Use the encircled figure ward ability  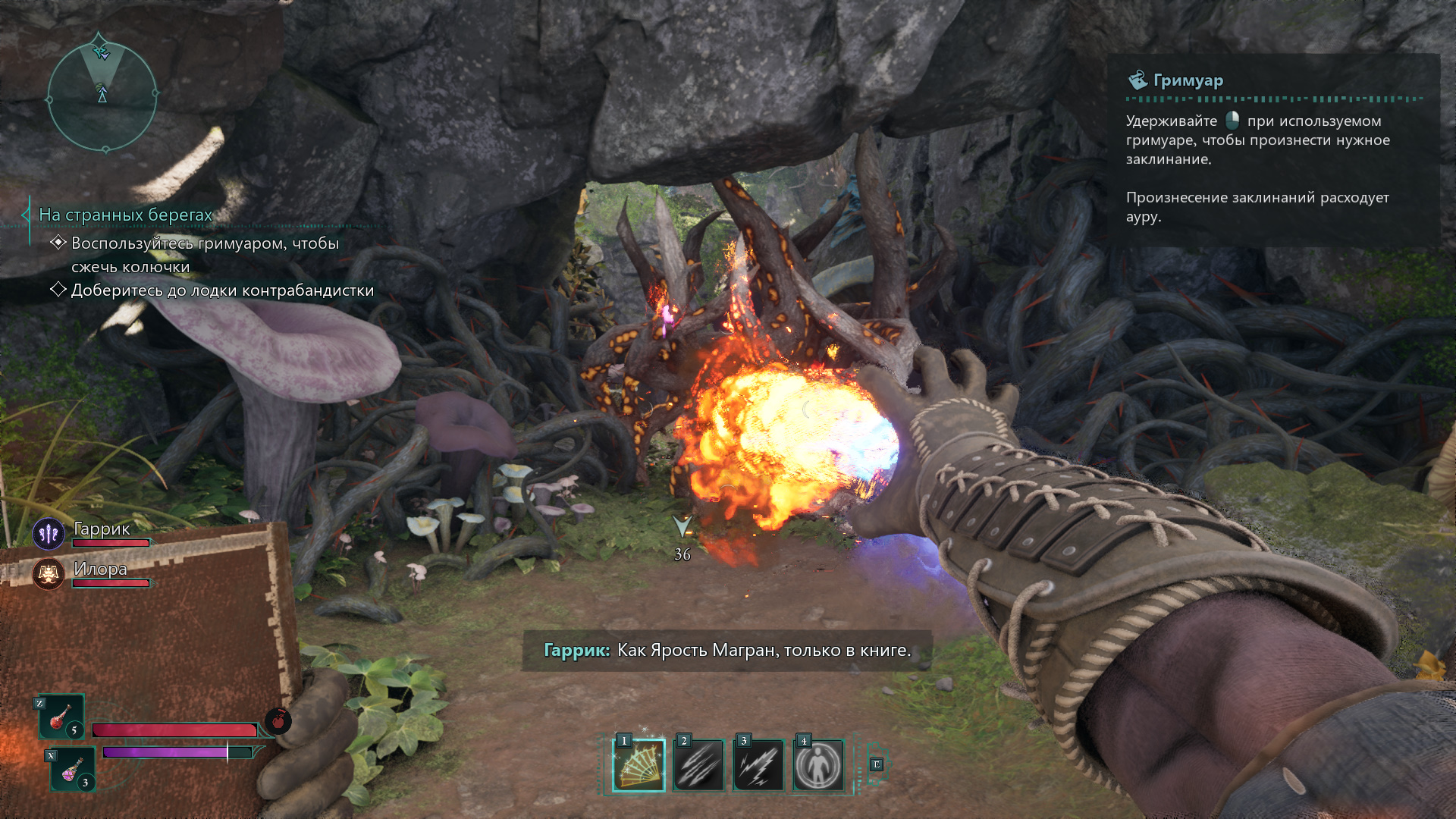tap(818, 765)
